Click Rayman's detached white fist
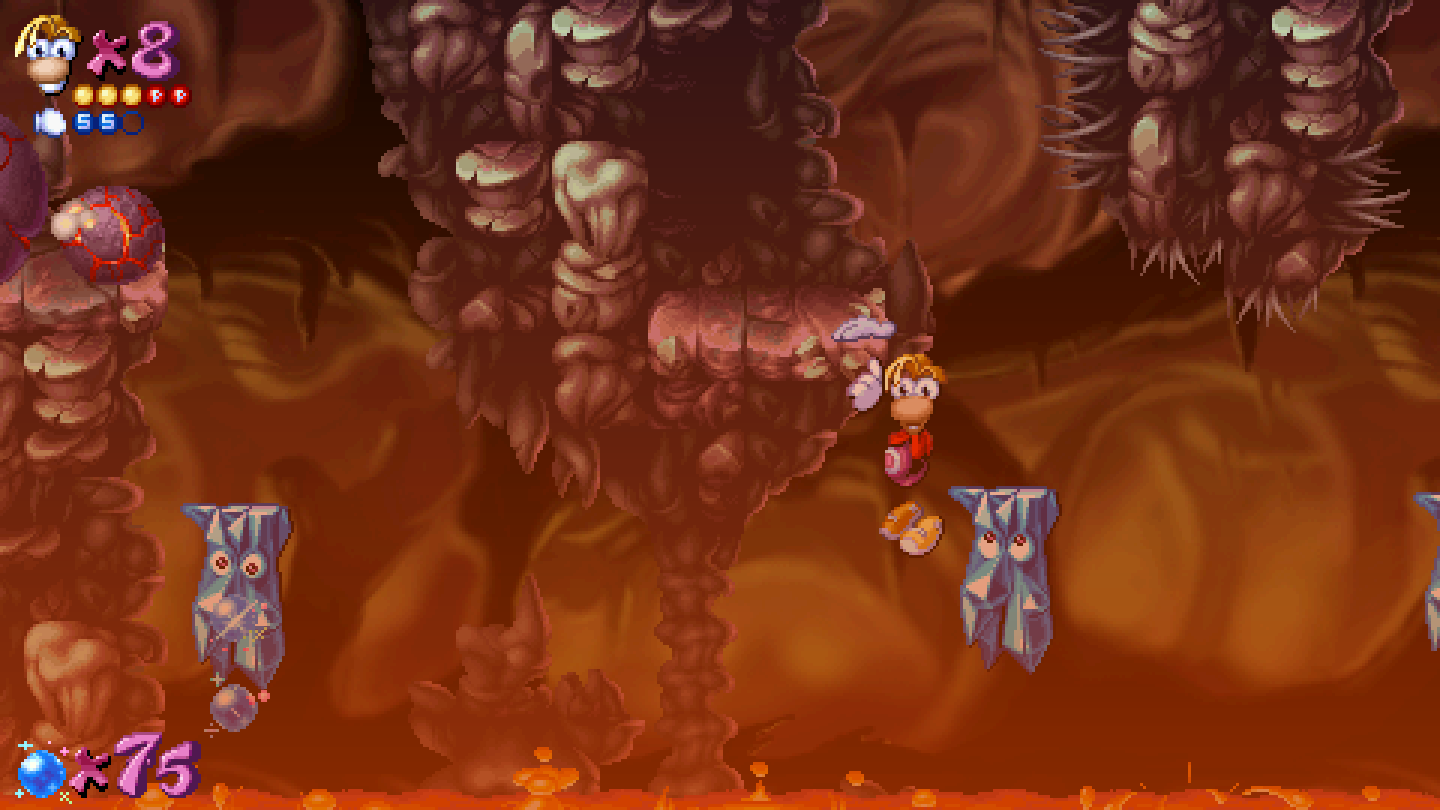The height and width of the screenshot is (810, 1440). click(x=862, y=385)
